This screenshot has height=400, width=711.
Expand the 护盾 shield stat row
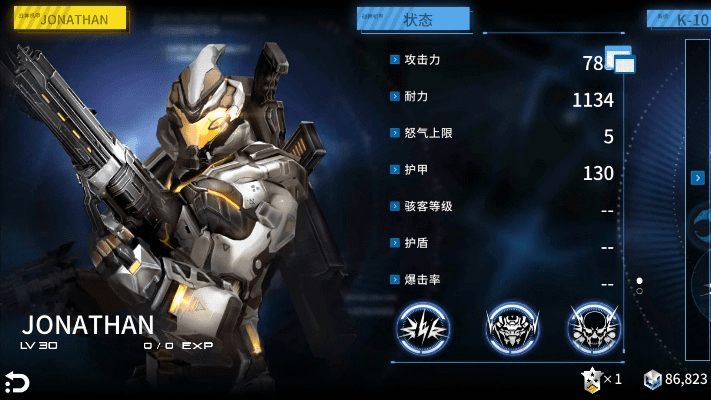point(395,243)
